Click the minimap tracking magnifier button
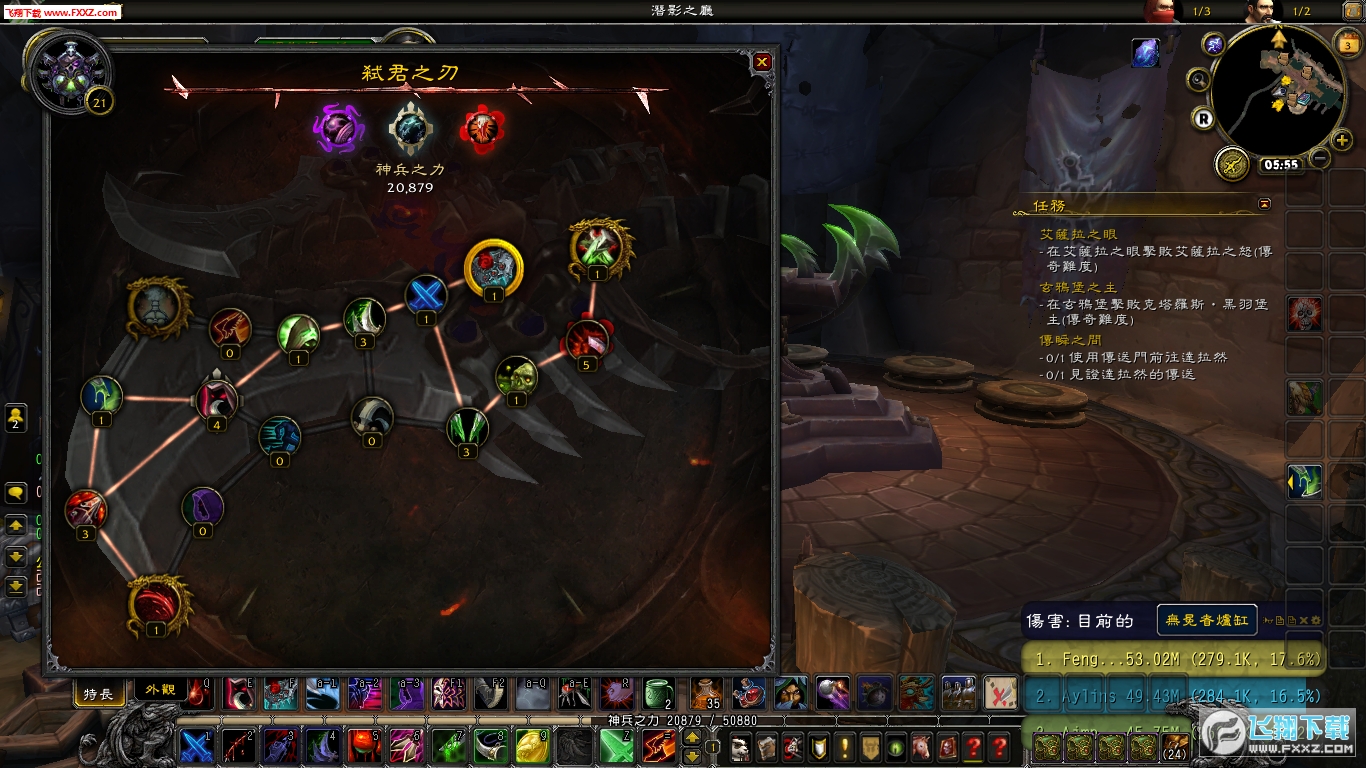 (x=1197, y=79)
